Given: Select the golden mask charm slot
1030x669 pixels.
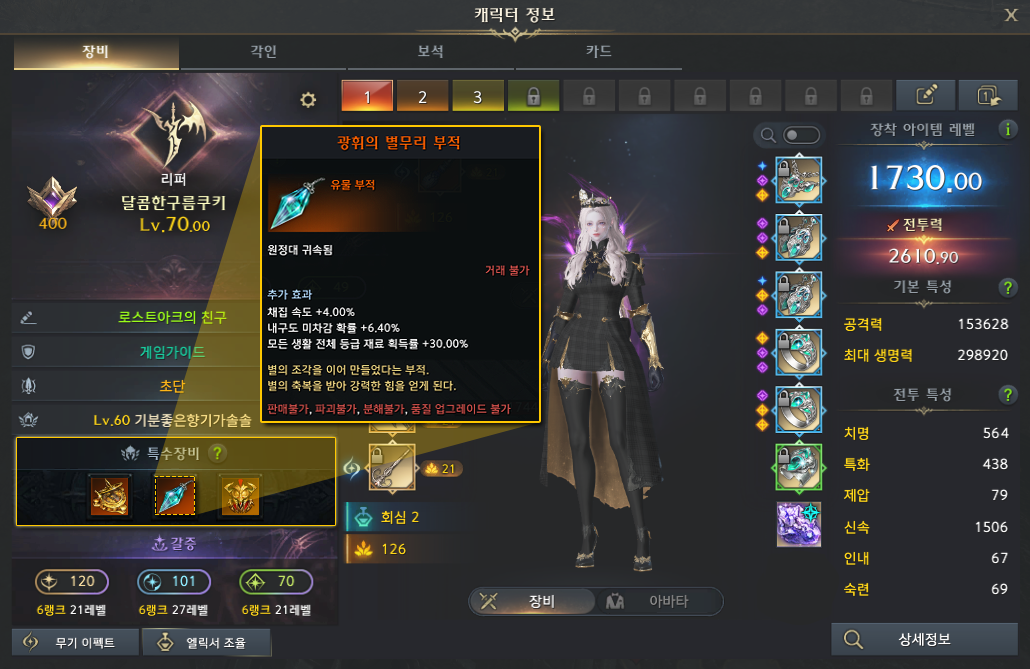Looking at the screenshot, I should point(240,495).
